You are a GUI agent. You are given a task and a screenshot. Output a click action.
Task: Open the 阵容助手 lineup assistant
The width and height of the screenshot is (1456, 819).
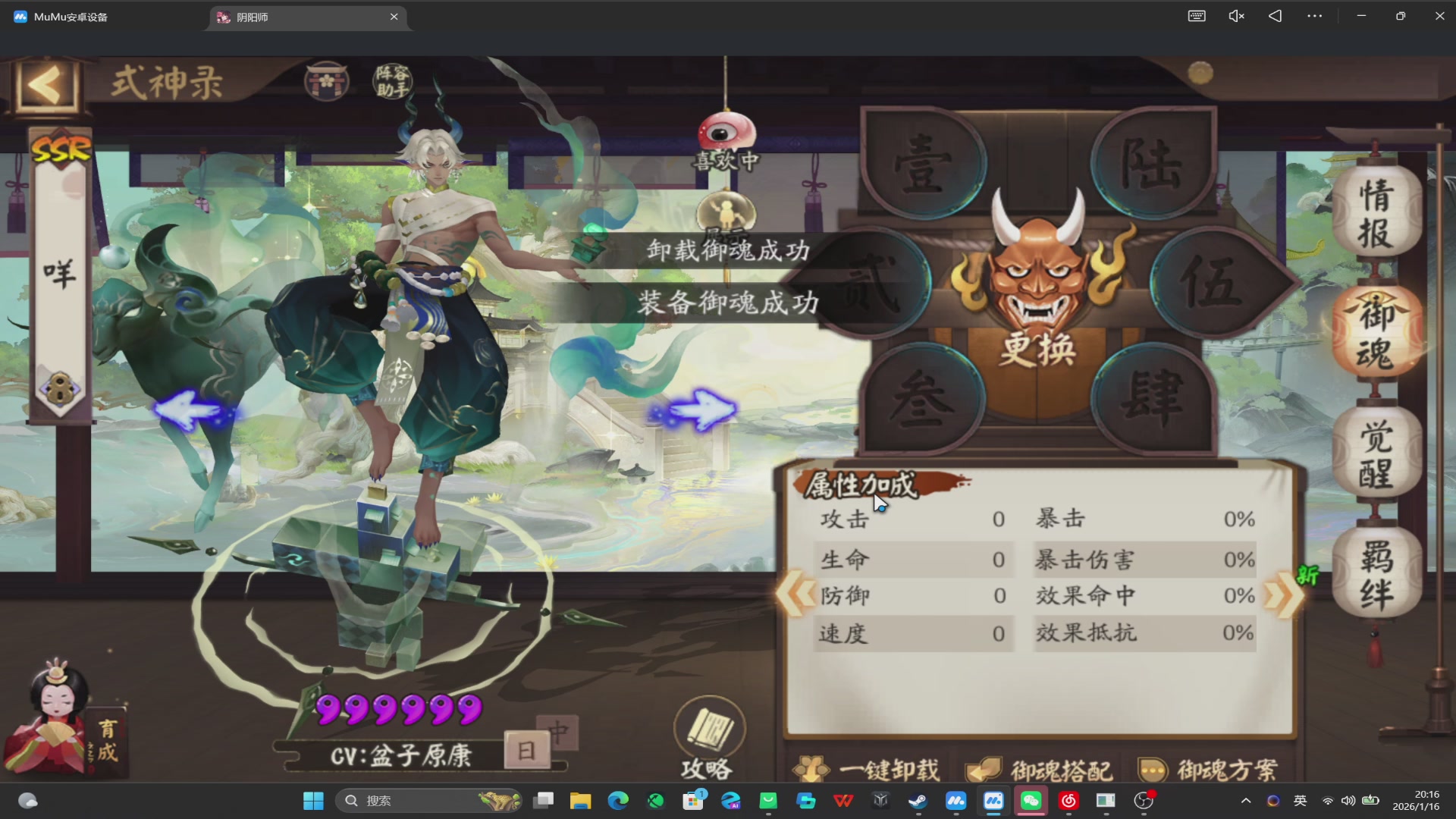tap(392, 81)
